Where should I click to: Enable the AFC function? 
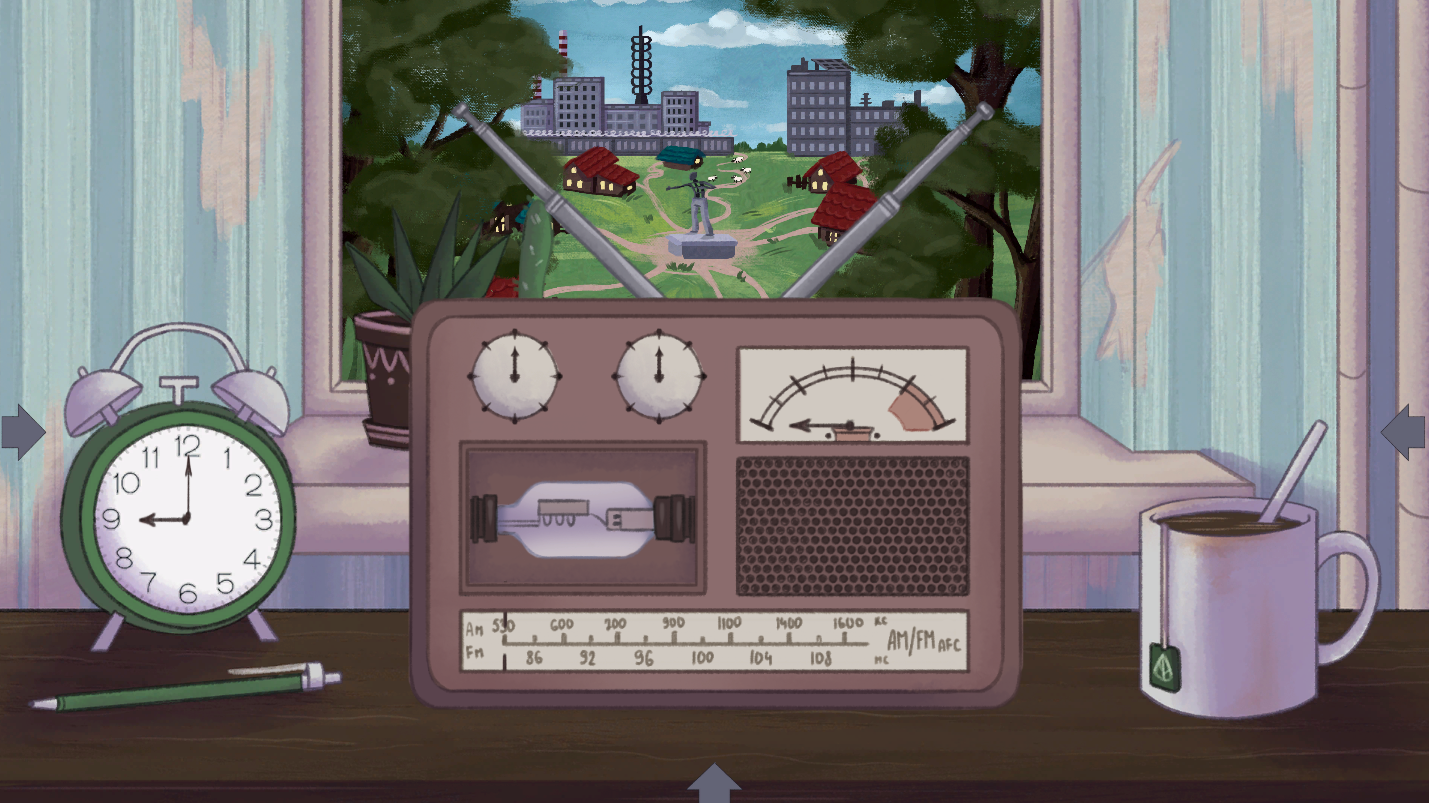950,647
